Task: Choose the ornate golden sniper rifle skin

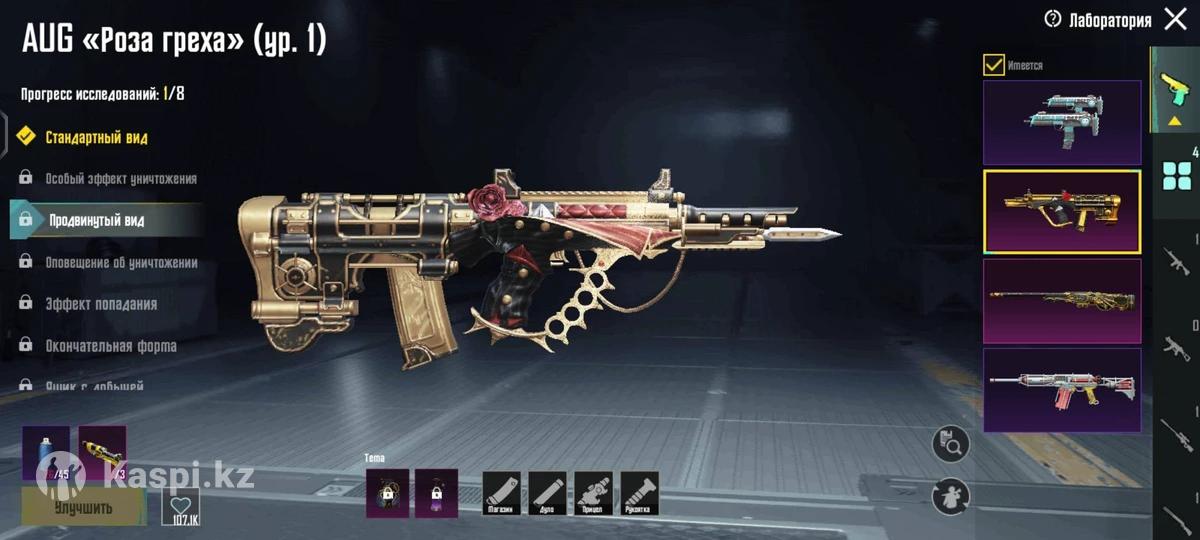Action: click(x=1062, y=301)
